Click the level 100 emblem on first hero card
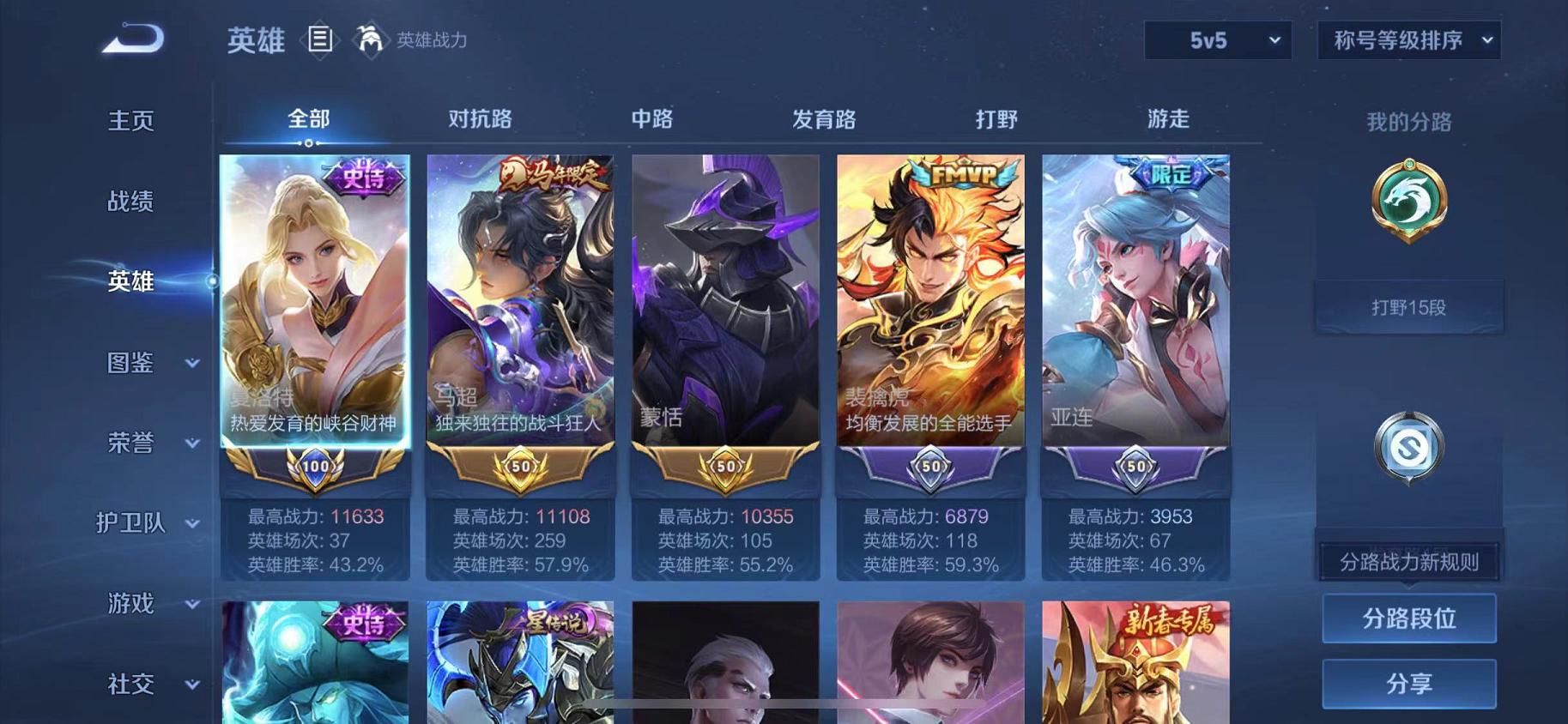Screen dimensions: 1568x724 (314, 468)
